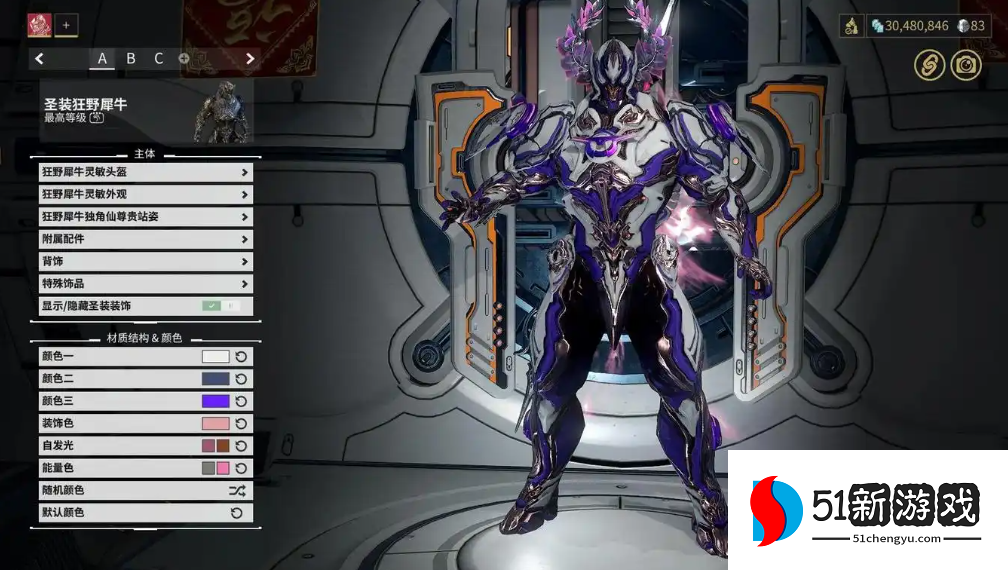The width and height of the screenshot is (1008, 570).
Task: Pick the white 颜色一 color swatch
Action: click(216, 356)
